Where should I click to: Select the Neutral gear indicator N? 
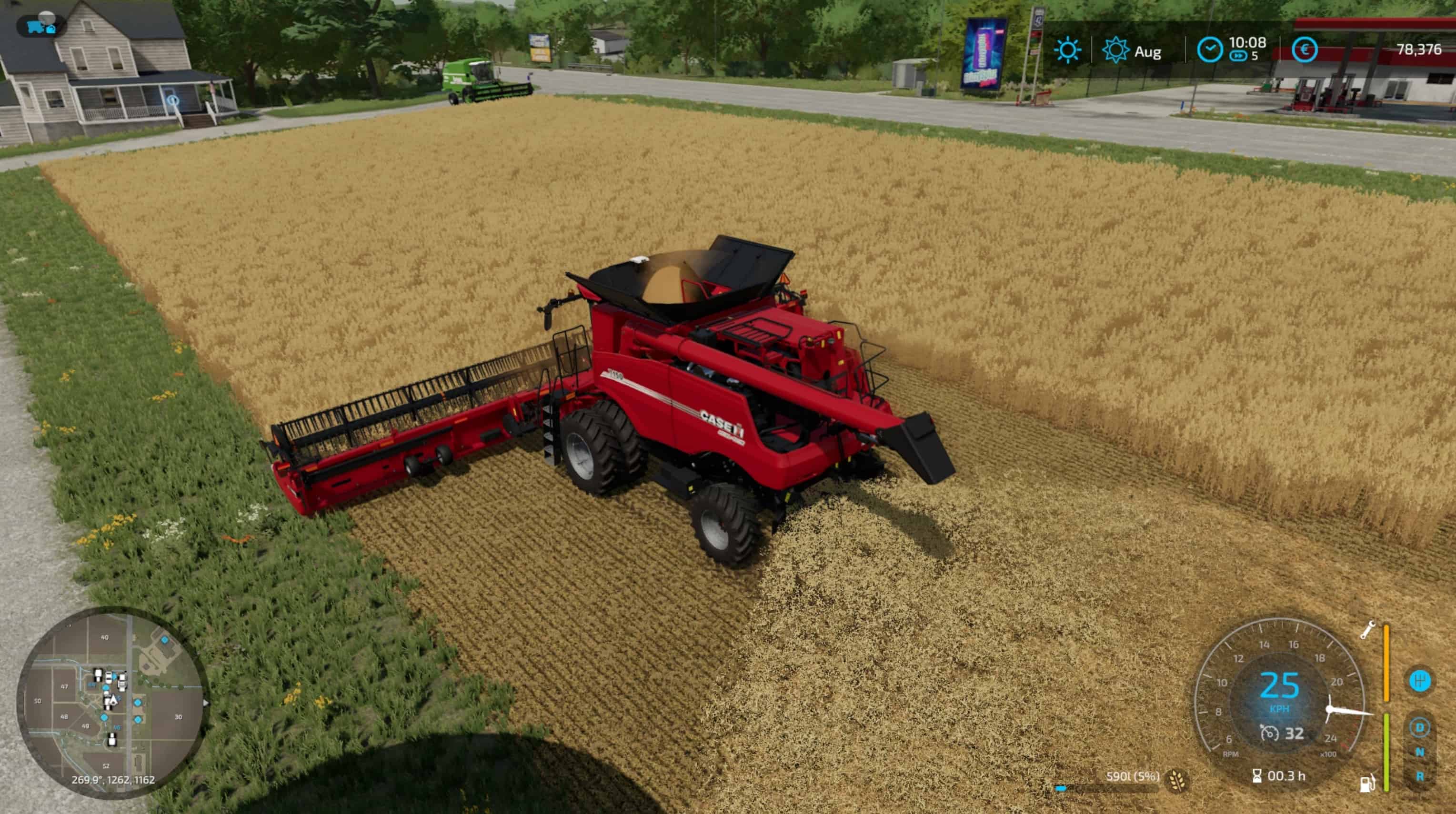coord(1419,753)
